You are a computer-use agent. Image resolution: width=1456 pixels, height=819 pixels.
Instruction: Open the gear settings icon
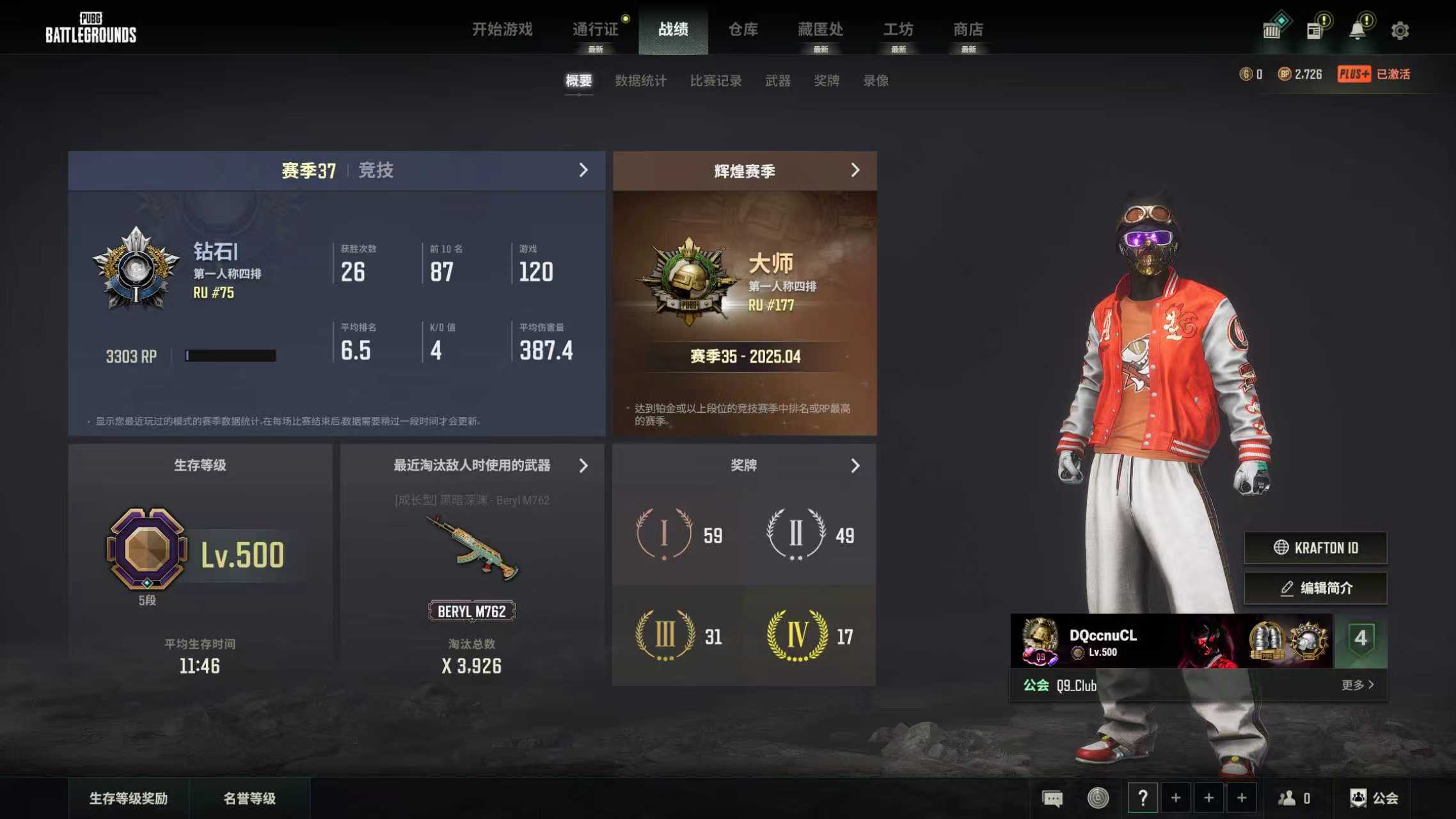[1400, 31]
